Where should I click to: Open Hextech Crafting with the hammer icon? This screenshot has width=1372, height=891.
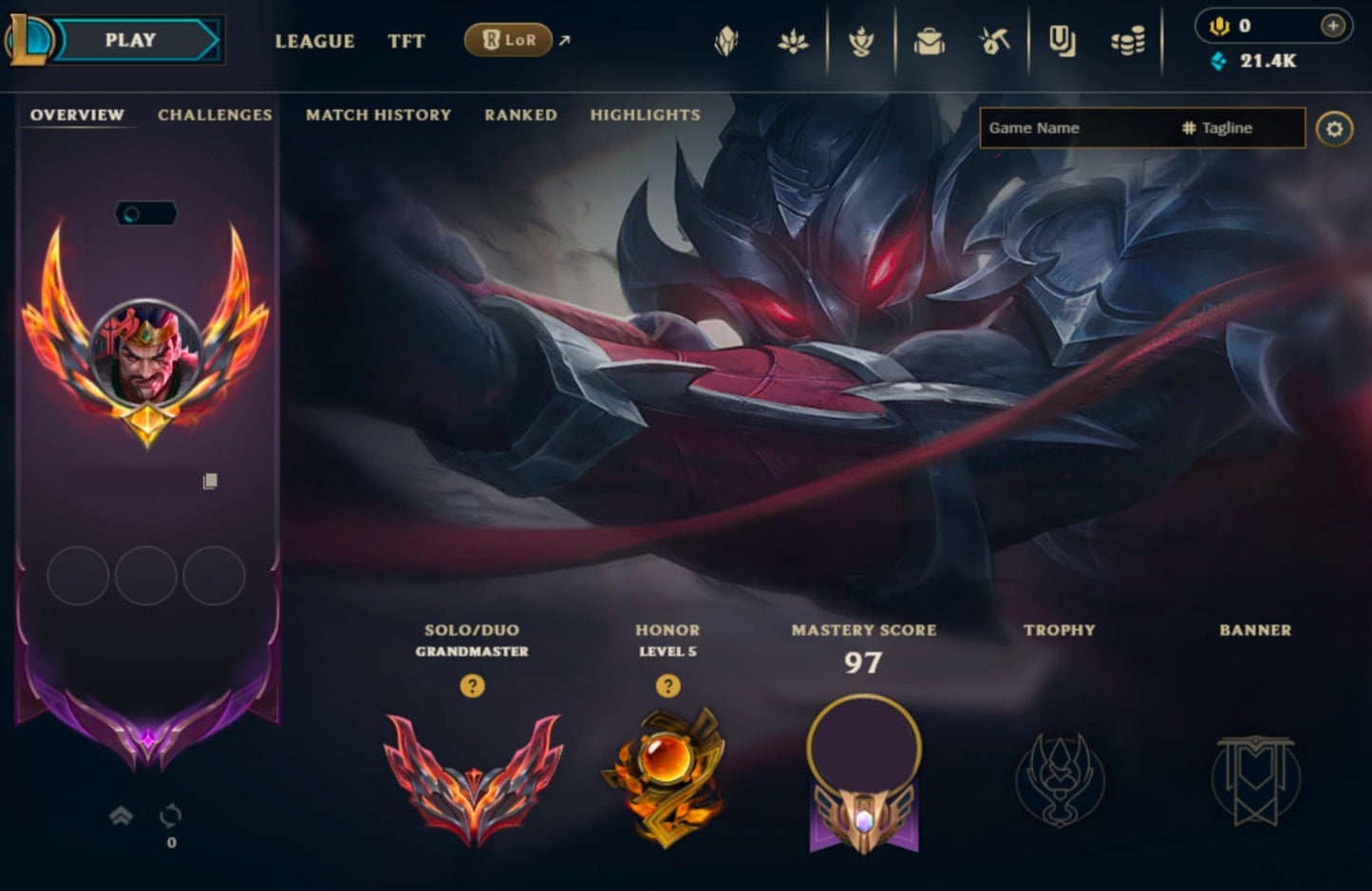coord(994,40)
